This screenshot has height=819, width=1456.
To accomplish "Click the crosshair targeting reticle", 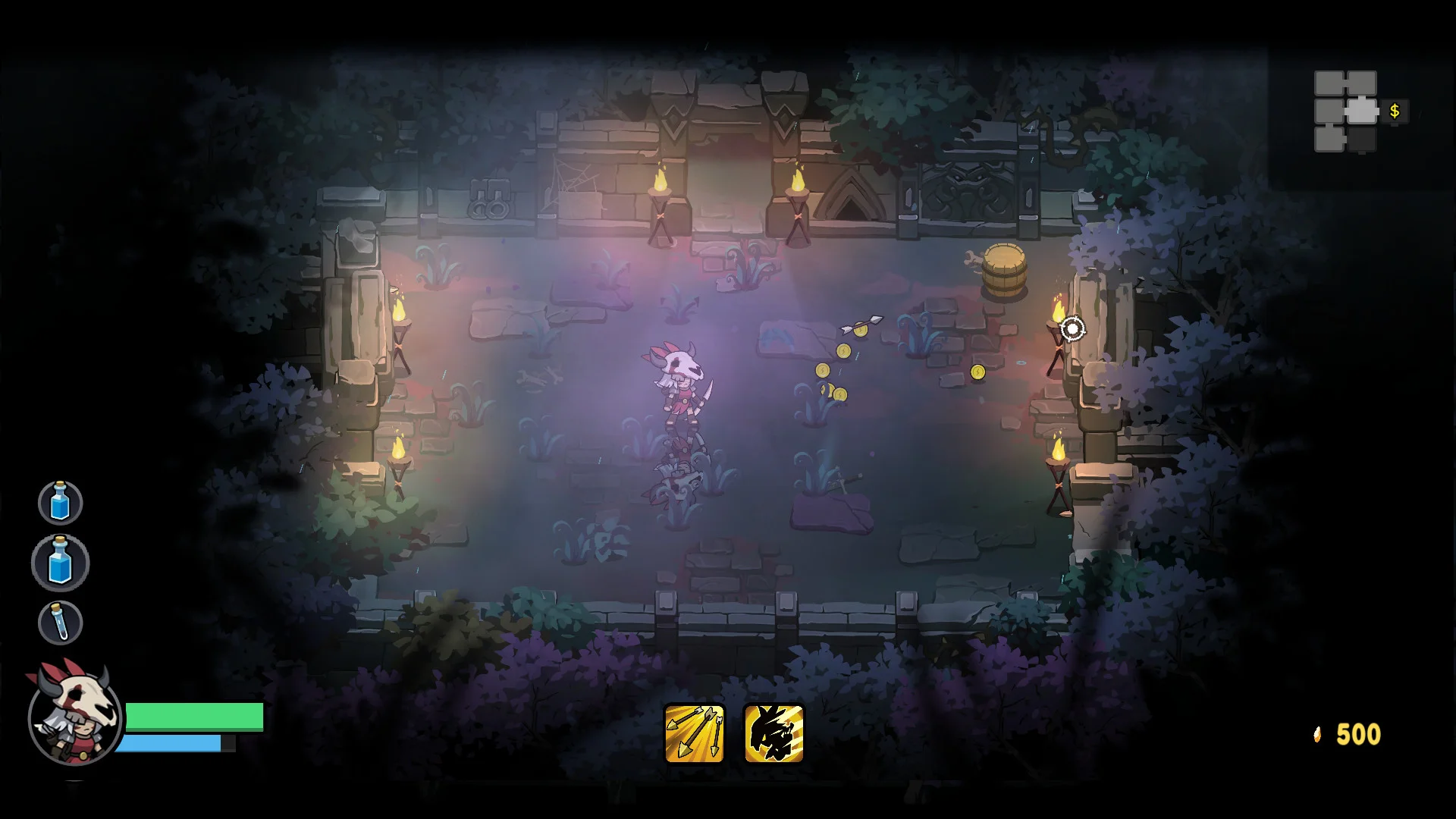I will 1072,328.
